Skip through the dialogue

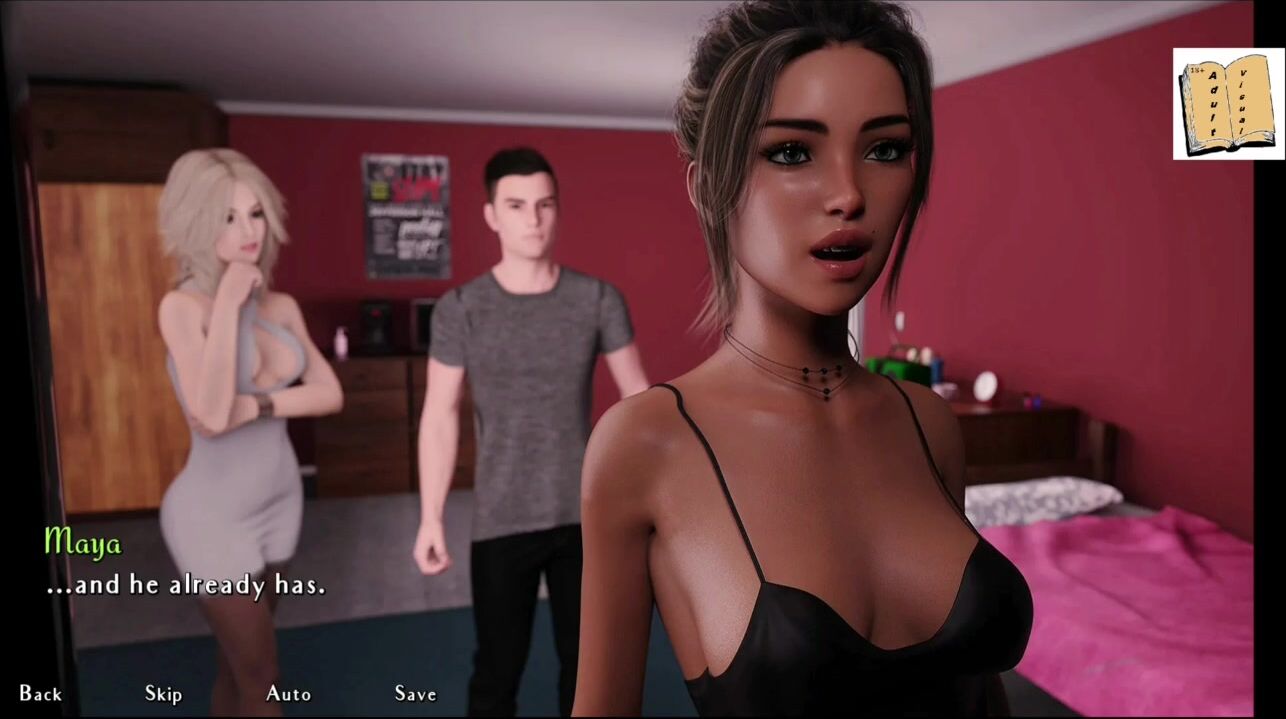(163, 694)
